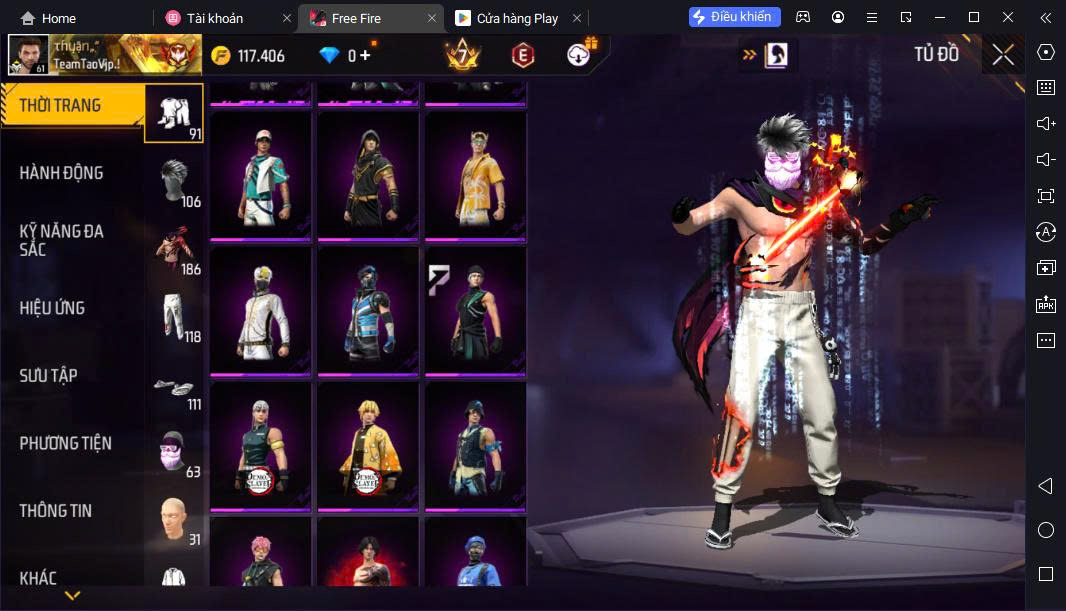Open the red E badge icon
Viewport: 1066px width, 611px height.
coord(522,56)
